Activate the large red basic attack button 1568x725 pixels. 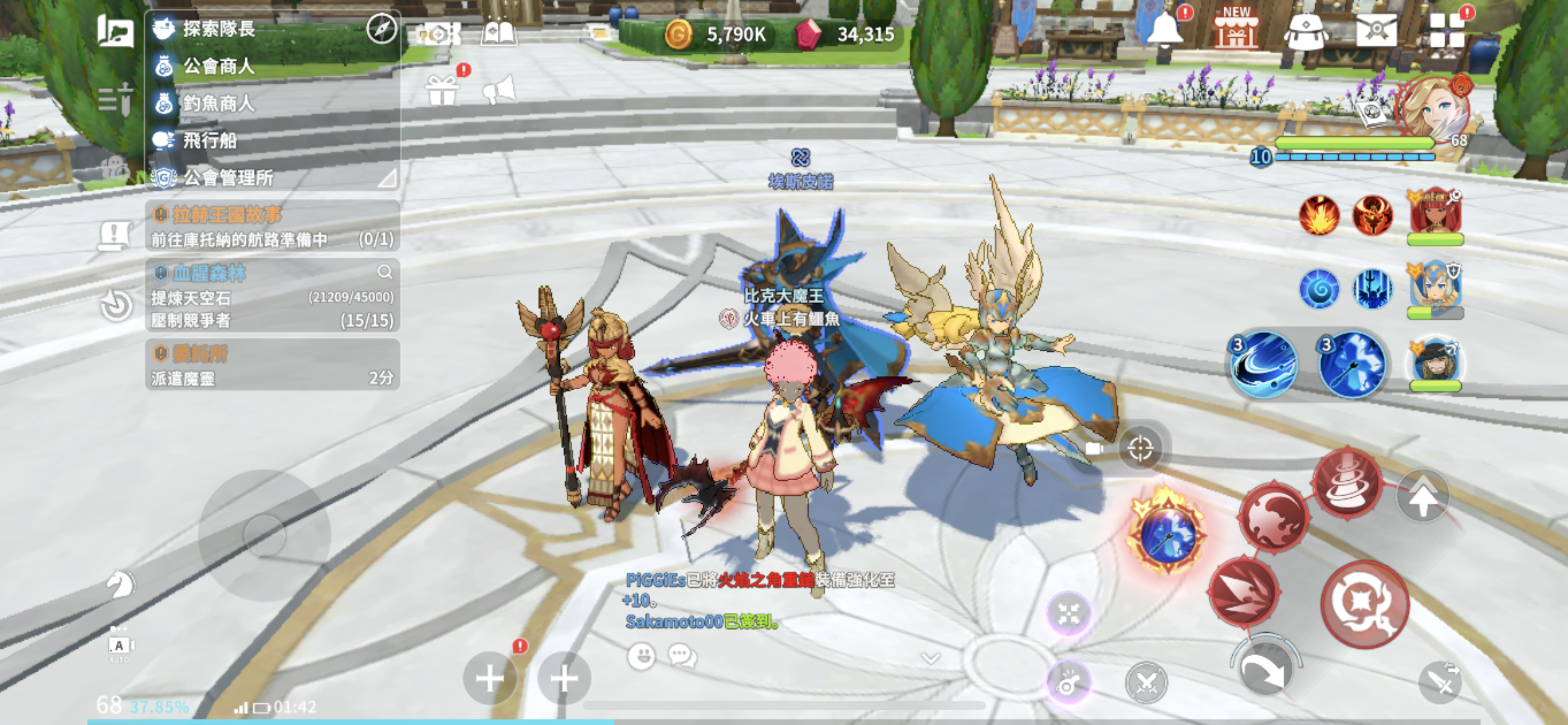[1365, 604]
